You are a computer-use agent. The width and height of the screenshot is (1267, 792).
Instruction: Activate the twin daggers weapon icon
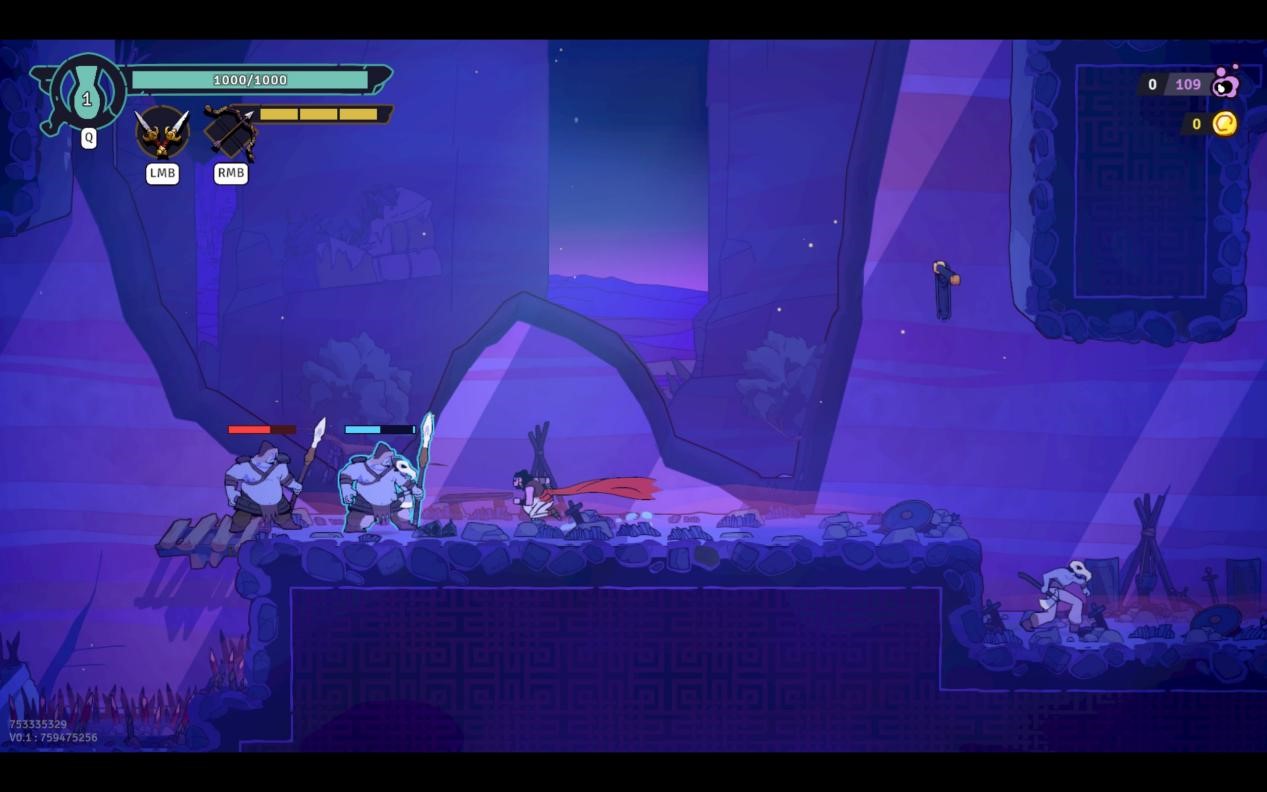coord(162,131)
